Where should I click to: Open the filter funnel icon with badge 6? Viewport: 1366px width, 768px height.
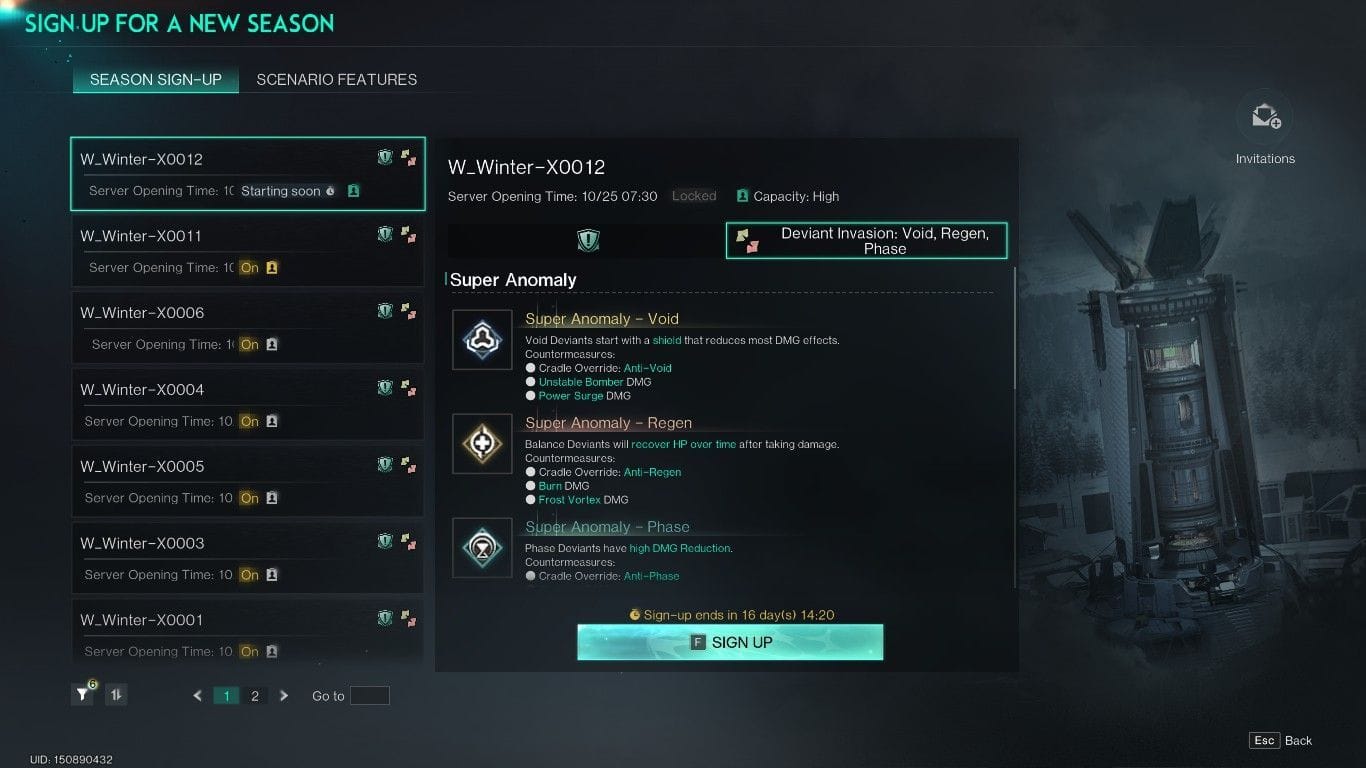pyautogui.click(x=81, y=694)
